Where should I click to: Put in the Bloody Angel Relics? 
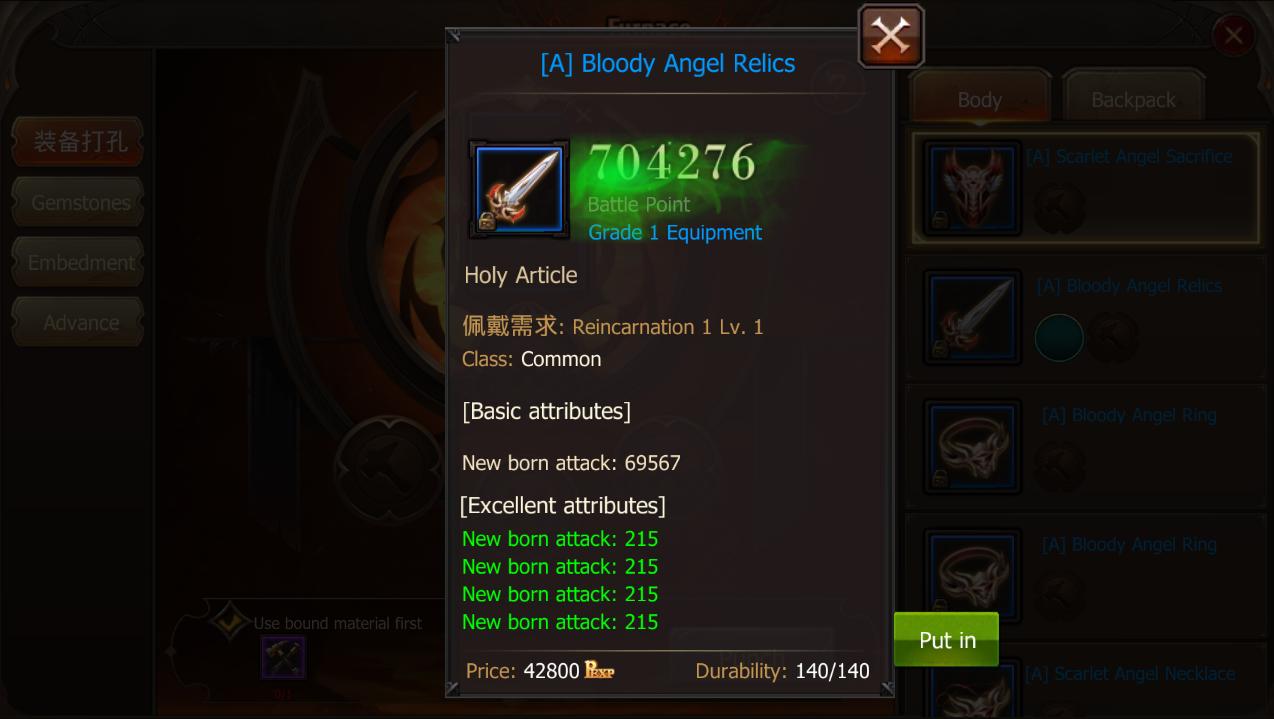946,640
